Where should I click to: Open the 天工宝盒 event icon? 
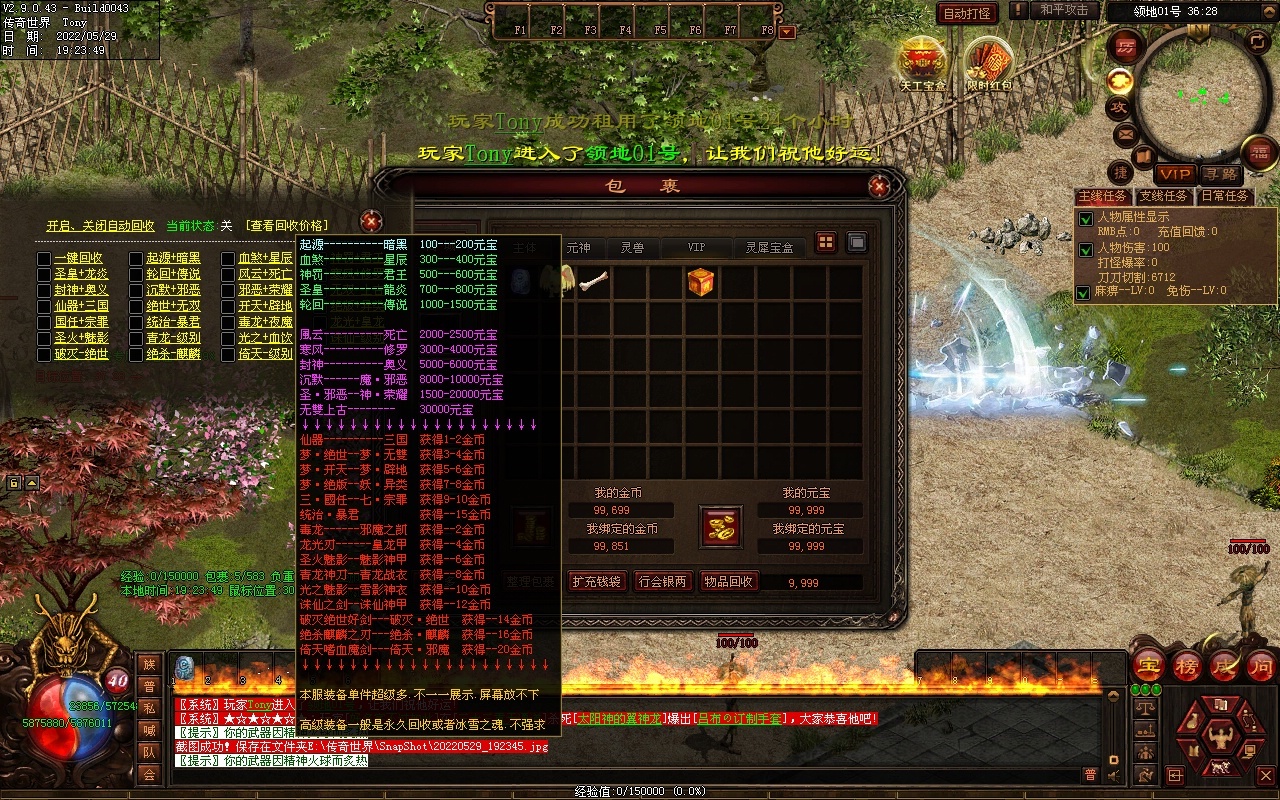tap(922, 60)
